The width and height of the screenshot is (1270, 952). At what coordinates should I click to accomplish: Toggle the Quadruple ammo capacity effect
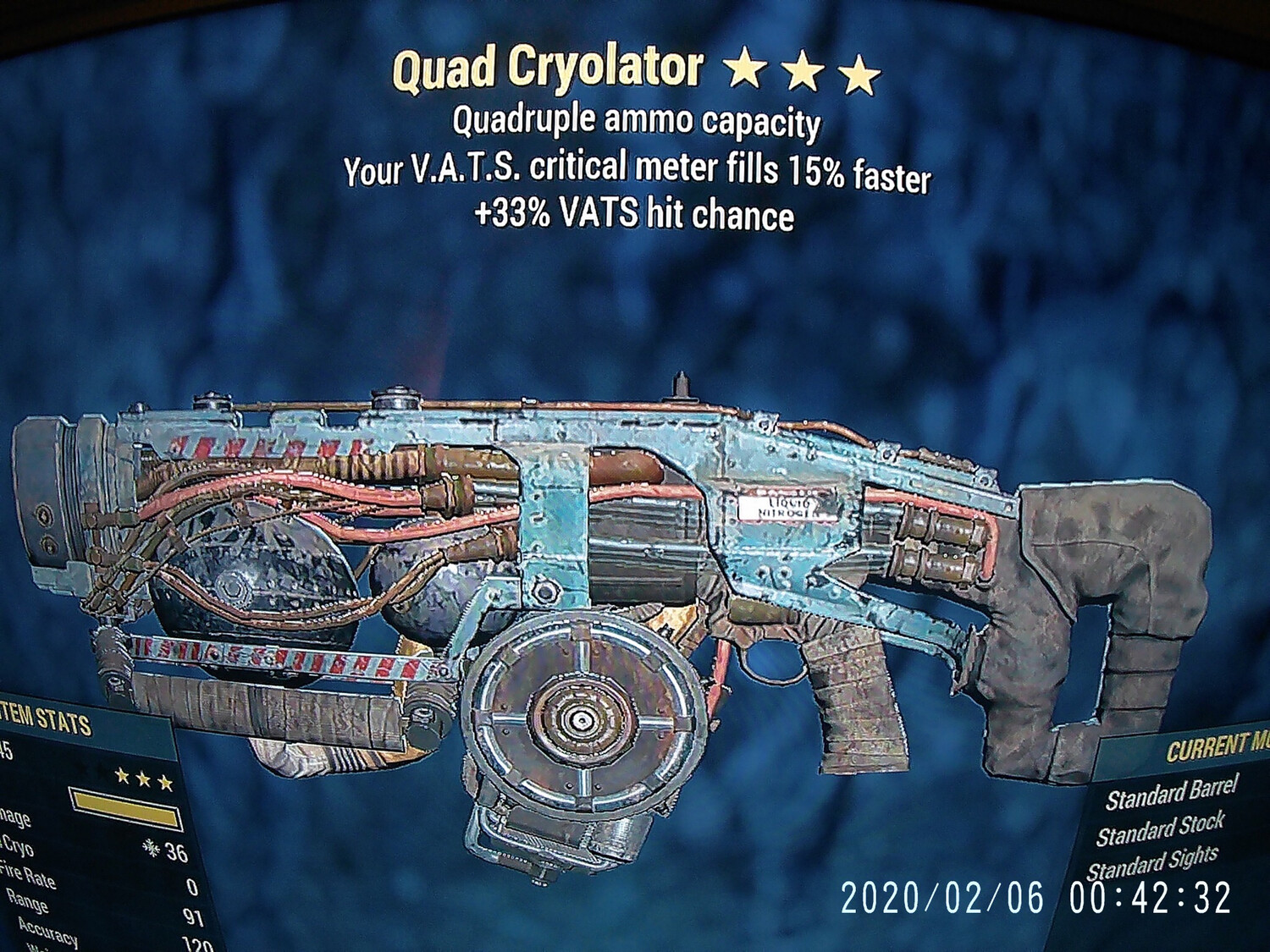[x=637, y=123]
